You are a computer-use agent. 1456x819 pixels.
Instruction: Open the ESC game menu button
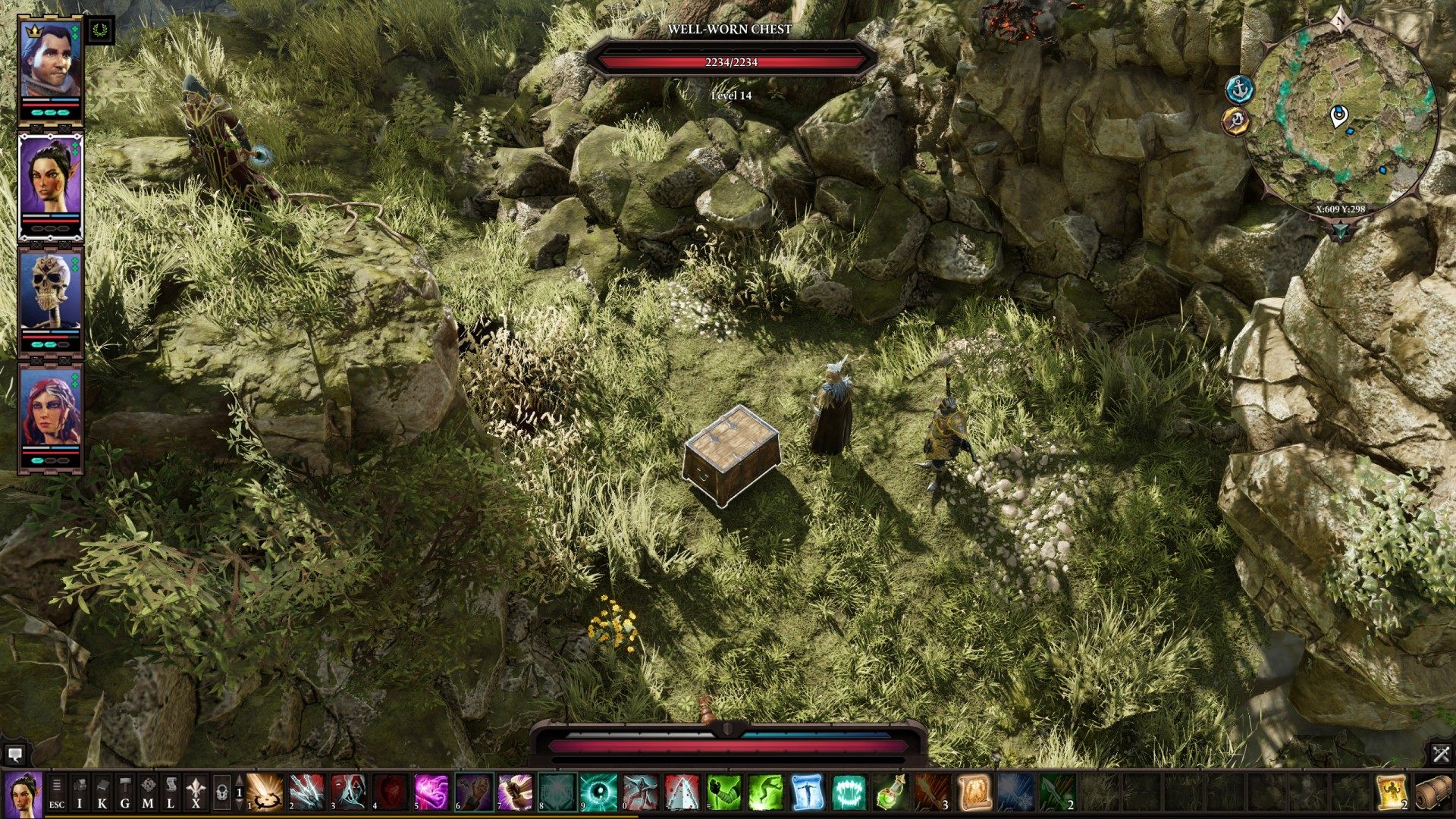(57, 794)
